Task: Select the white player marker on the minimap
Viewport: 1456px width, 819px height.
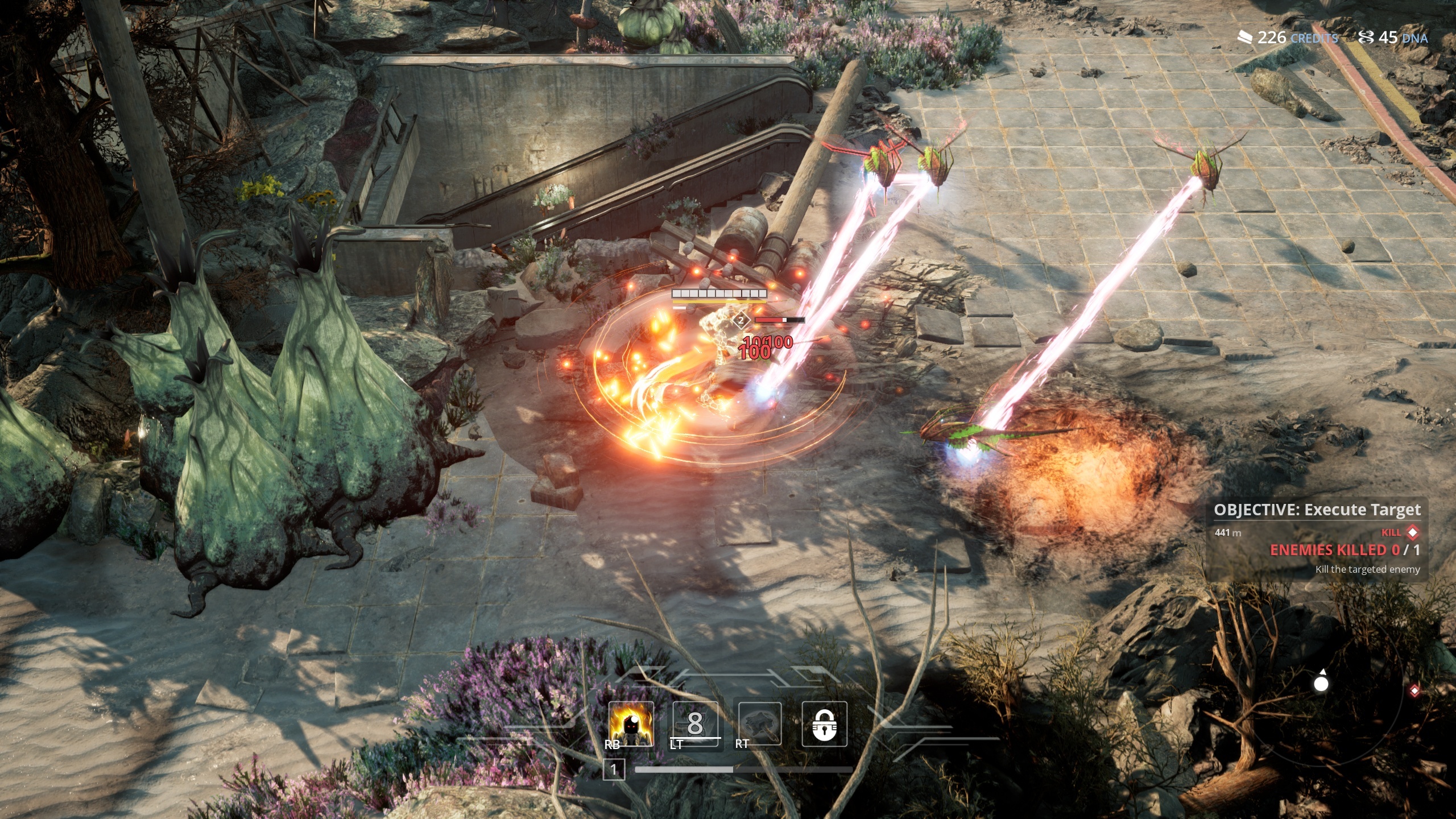Action: pyautogui.click(x=1321, y=683)
